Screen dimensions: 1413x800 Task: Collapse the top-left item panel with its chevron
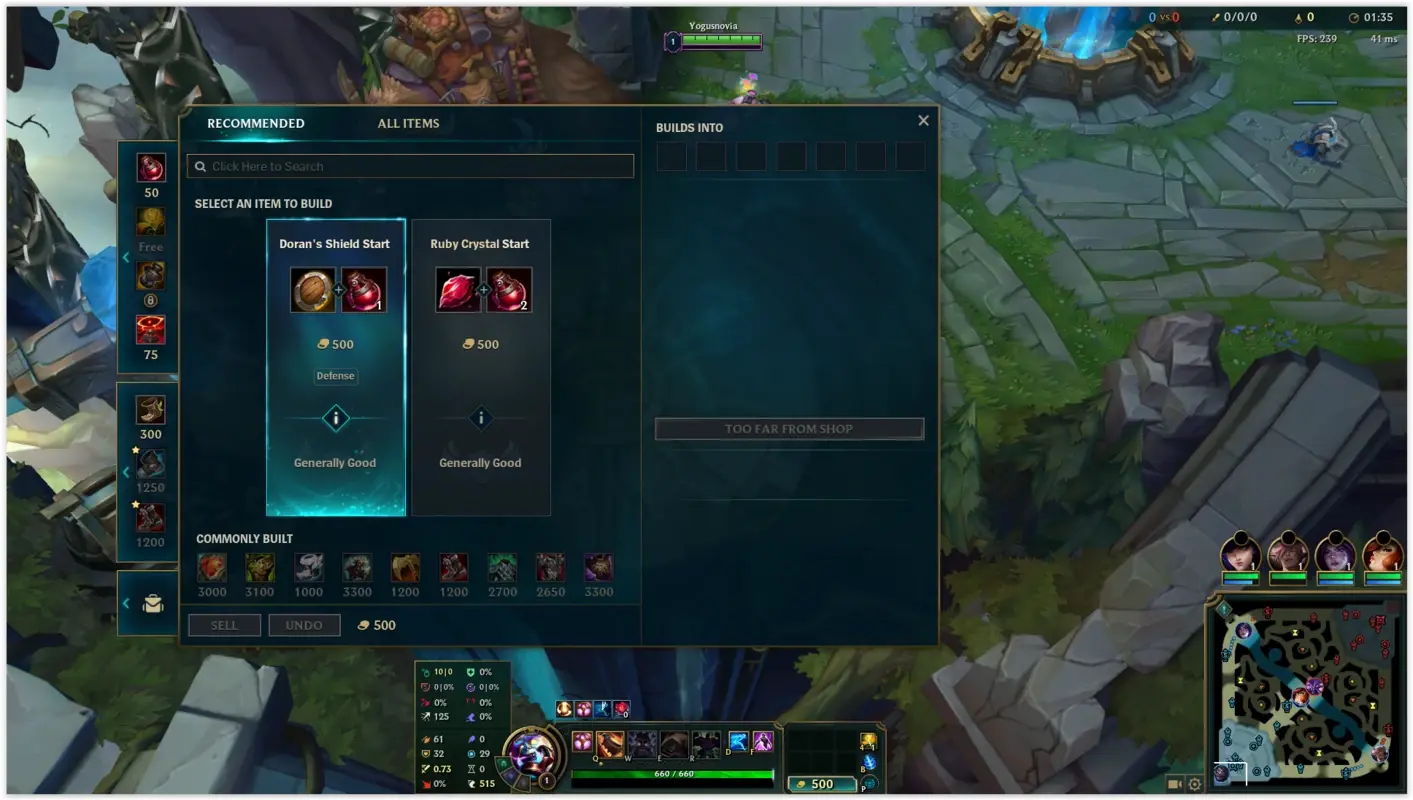click(x=126, y=257)
